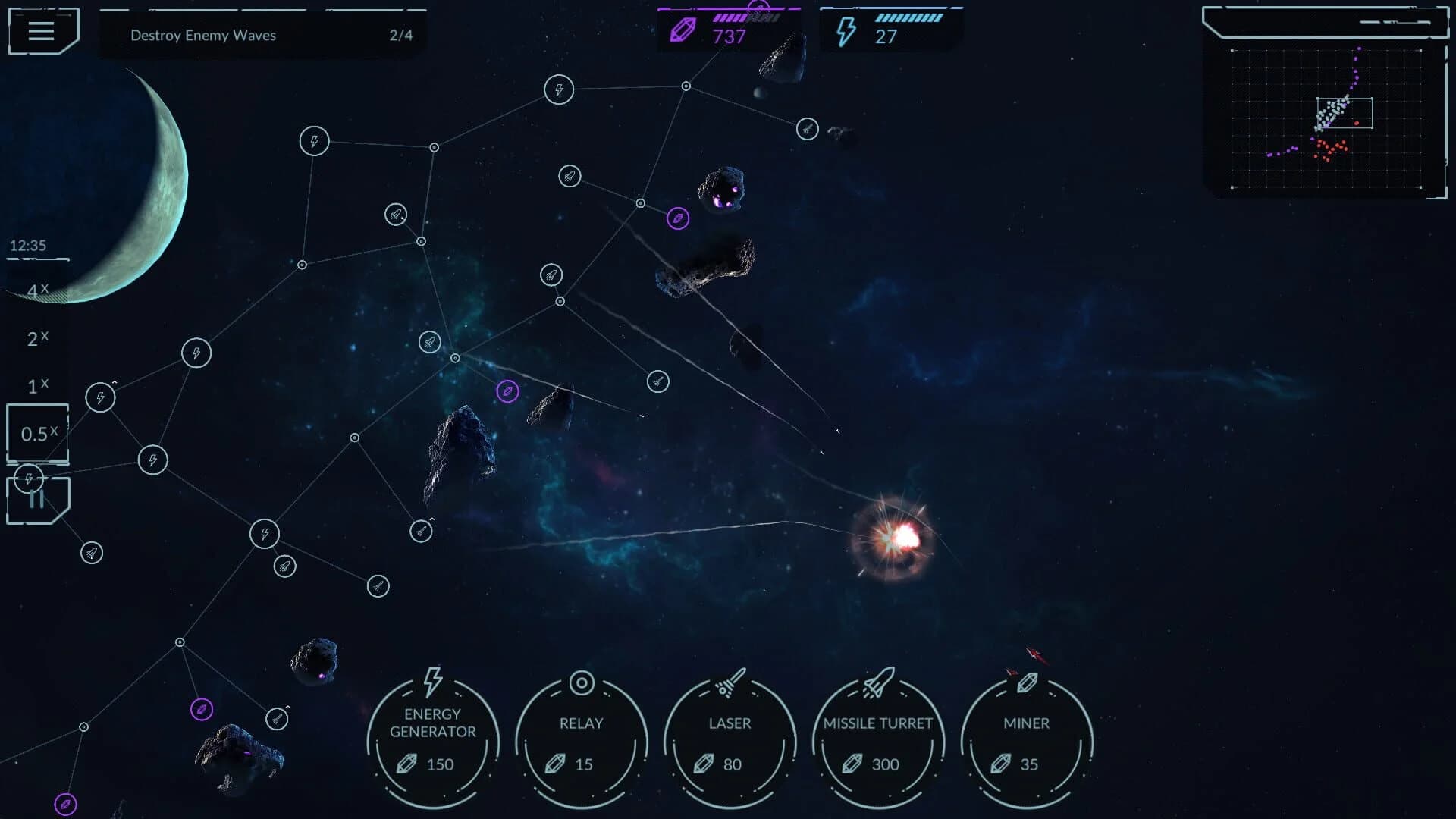The width and height of the screenshot is (1456, 819).
Task: Click the purple crystal resource icon
Action: [682, 30]
